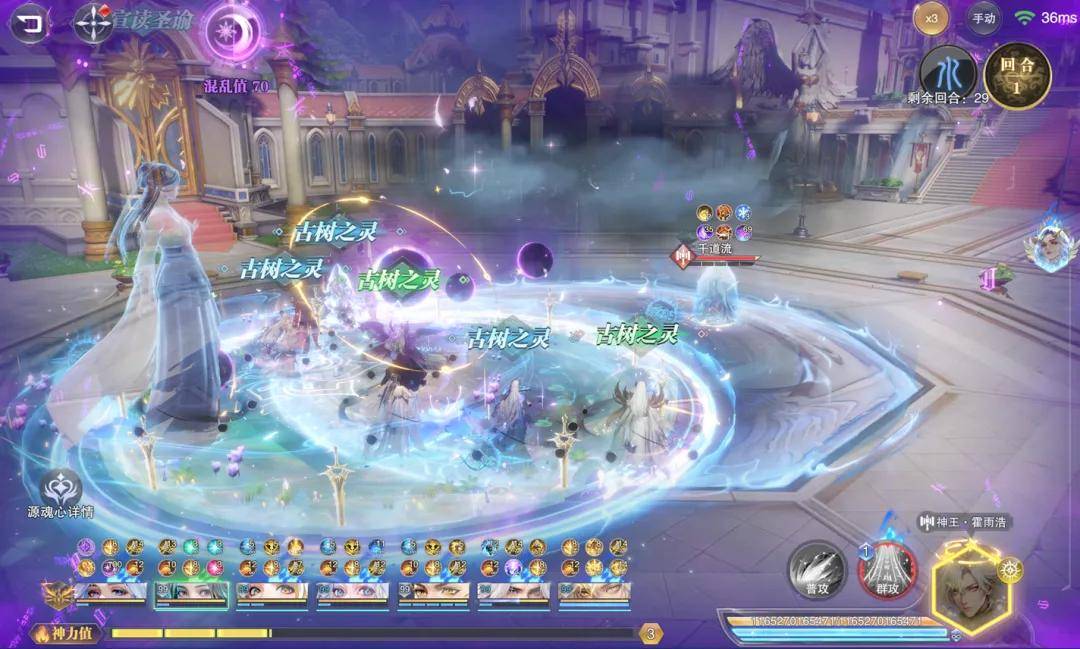Select the 神王·霍雨浩 hexagon portrait

pos(971,583)
